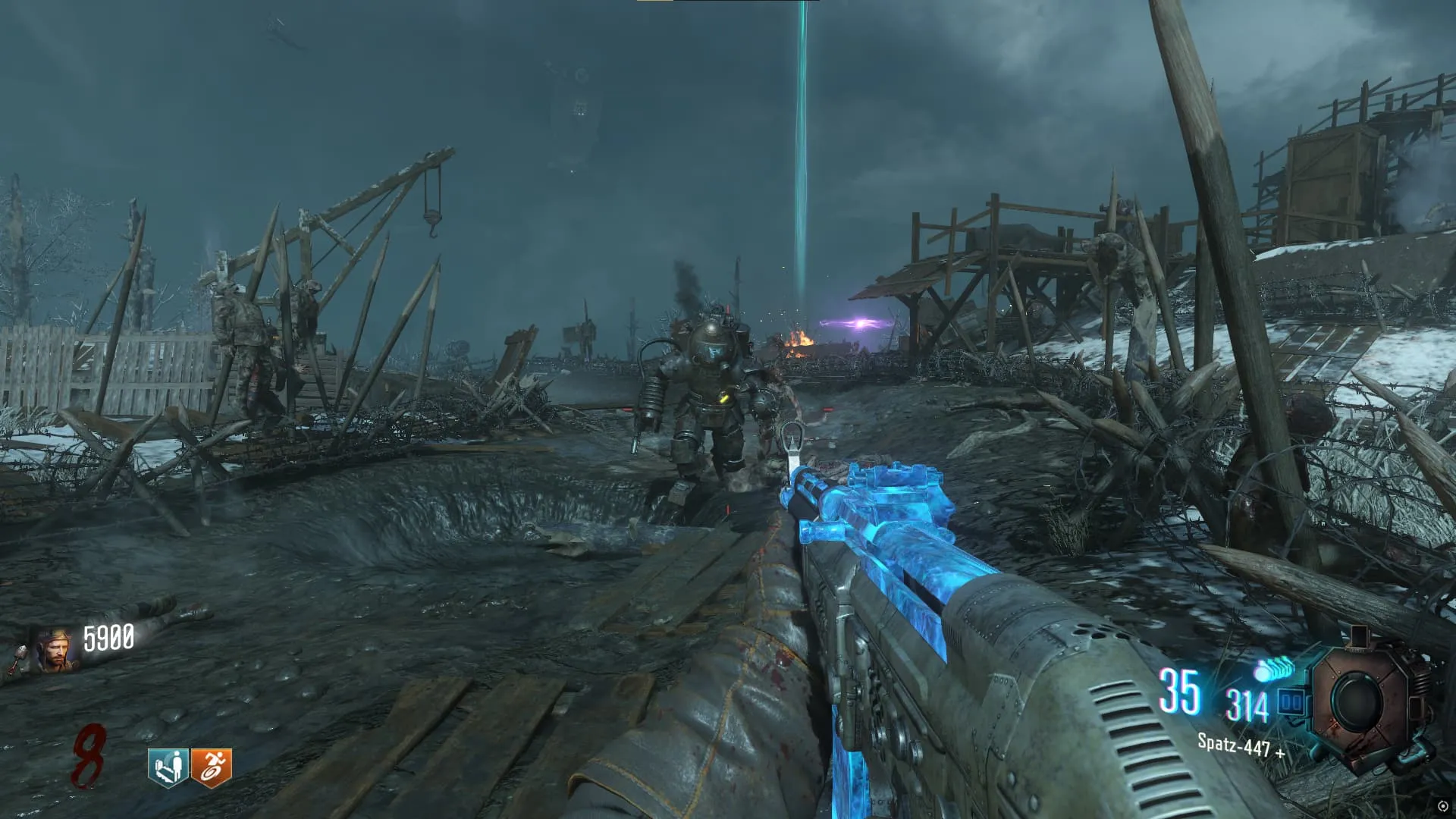Viewport: 1456px width, 819px height.
Task: Click the Spatz-447 + weapon name label
Action: point(1241,746)
